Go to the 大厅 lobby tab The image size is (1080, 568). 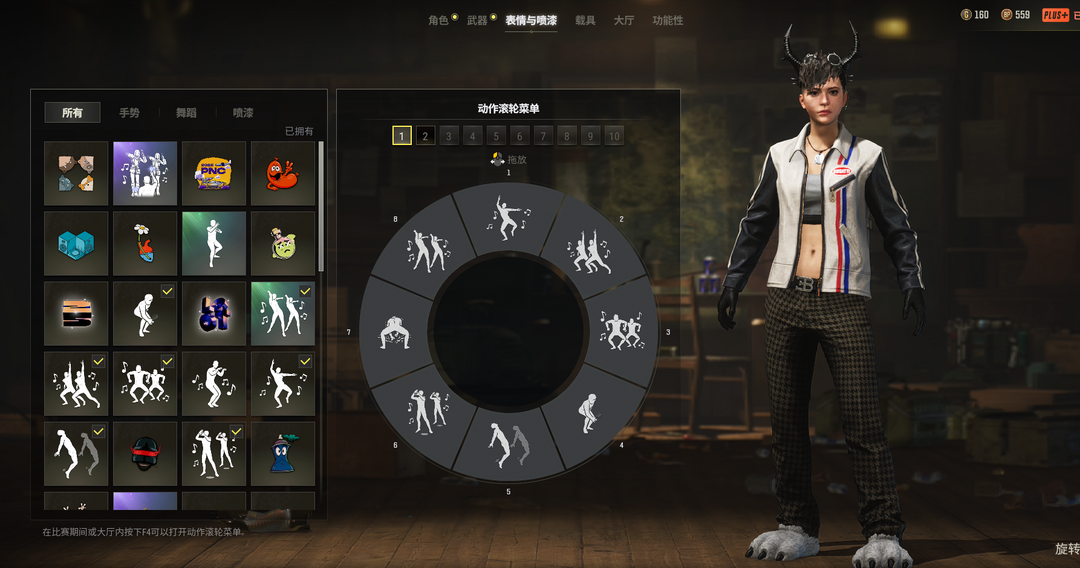624,20
